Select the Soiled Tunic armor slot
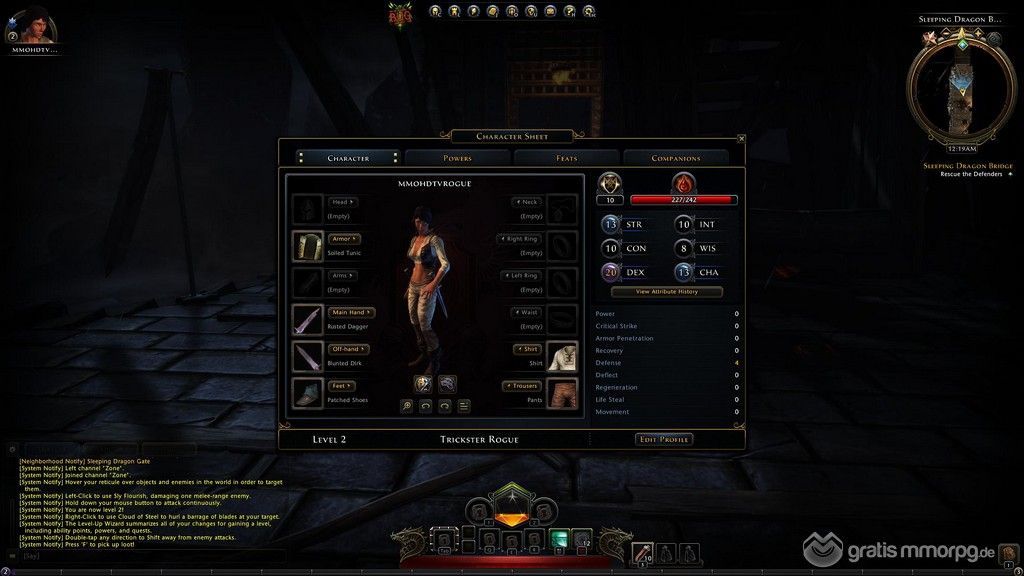The image size is (1024, 576). coord(307,245)
